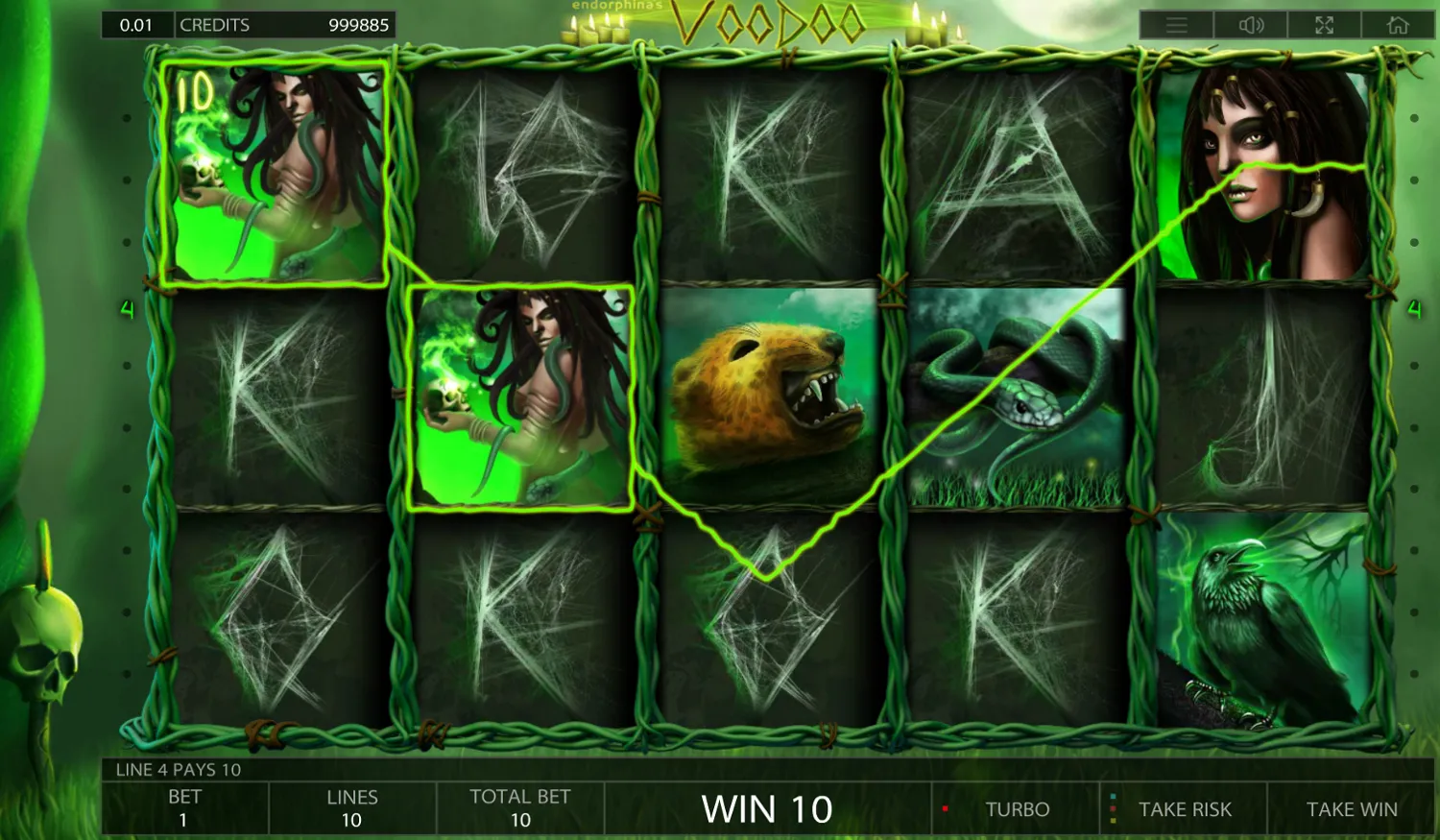Enter fullscreen mode
The height and width of the screenshot is (840, 1440).
(x=1325, y=25)
